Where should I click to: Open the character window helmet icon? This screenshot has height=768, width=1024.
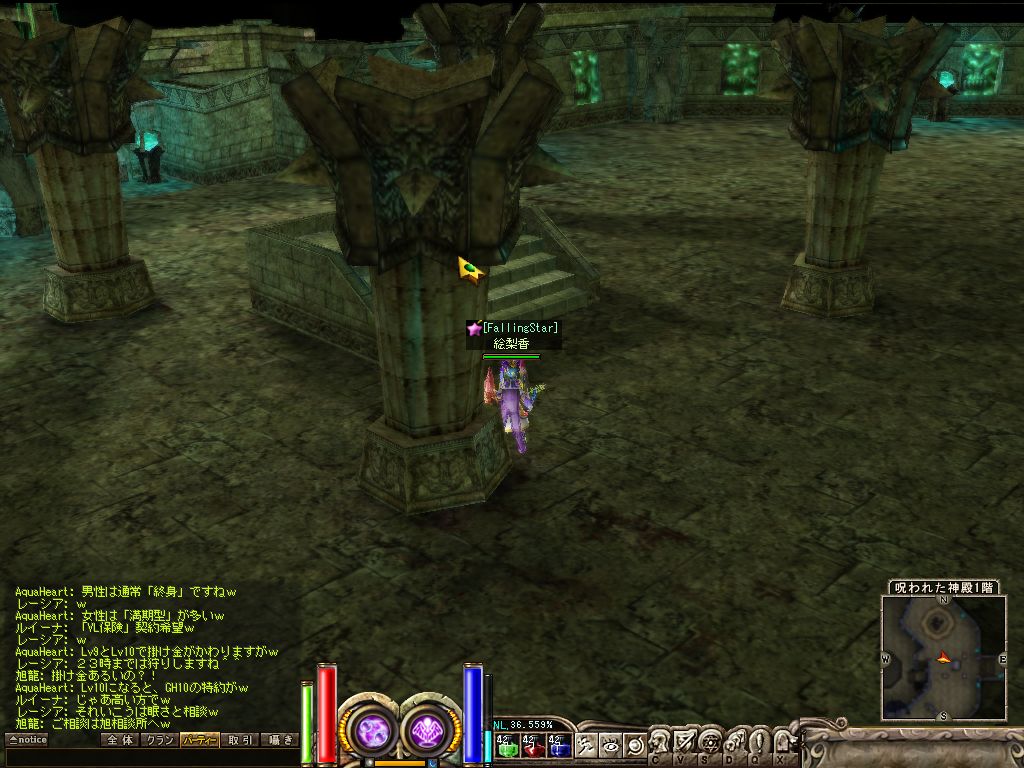pyautogui.click(x=661, y=742)
